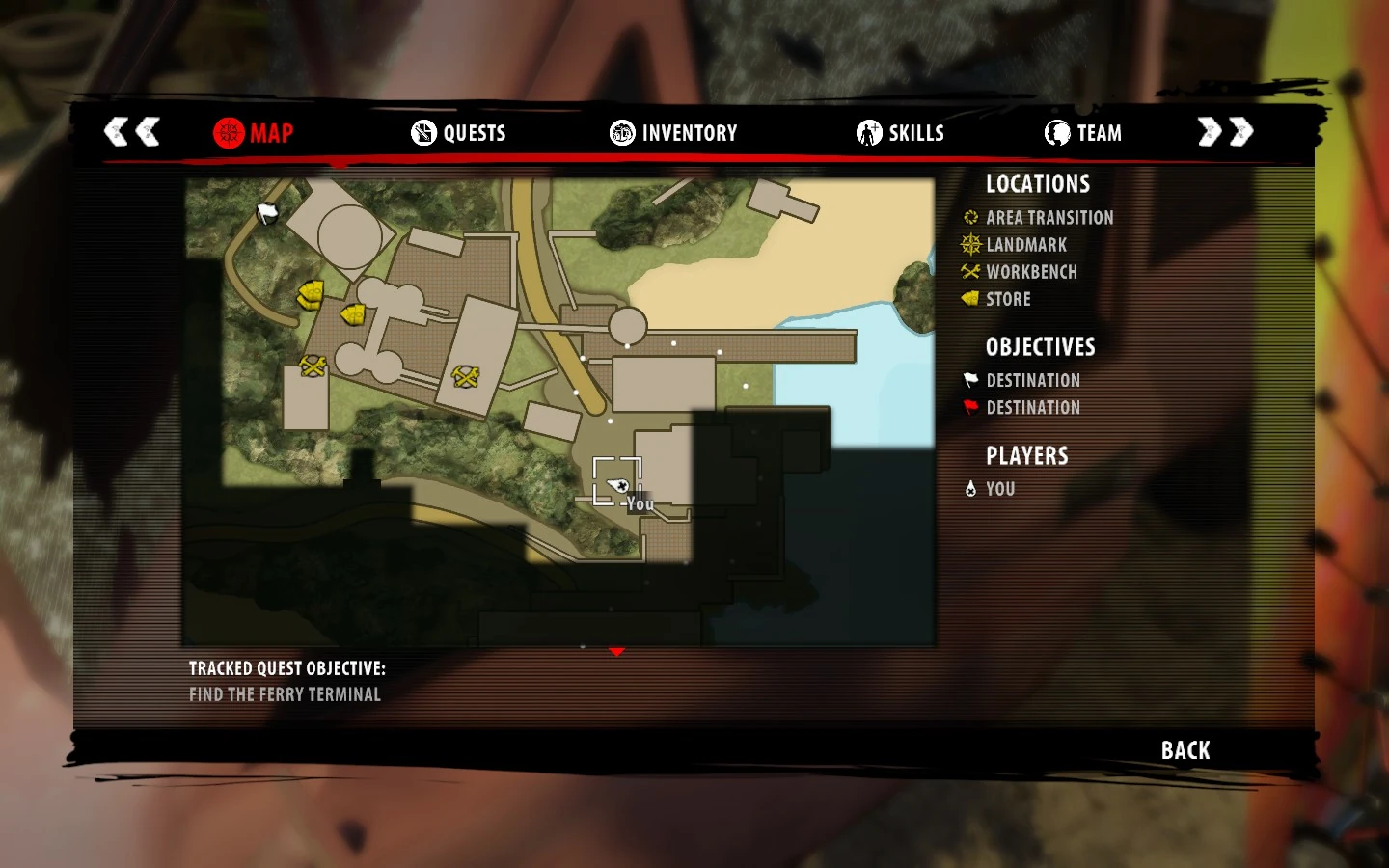This screenshot has width=1389, height=868.
Task: Click the 'Find the Ferry Terminal' objective text
Action: [x=285, y=693]
